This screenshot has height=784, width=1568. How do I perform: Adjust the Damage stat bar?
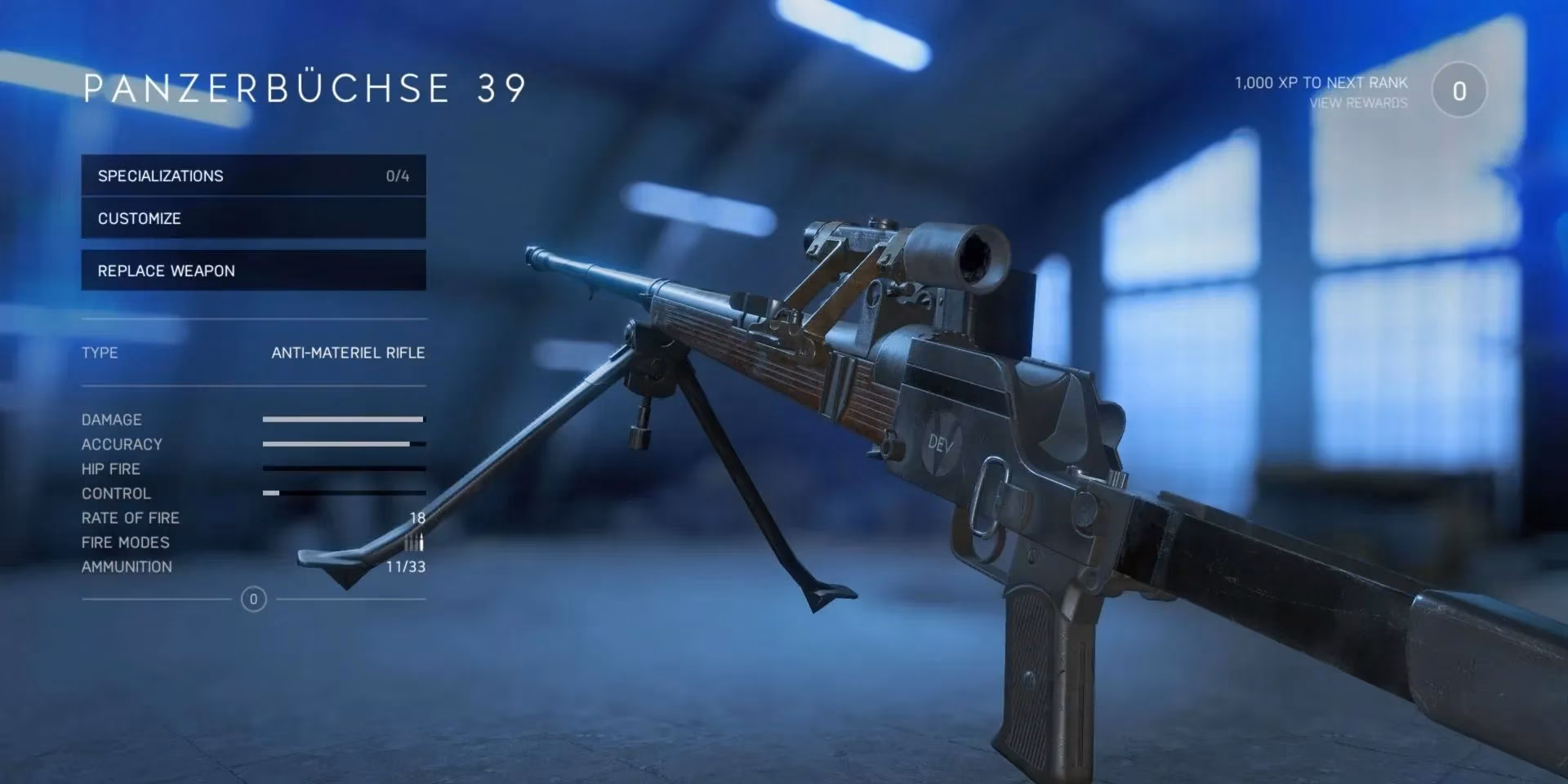point(343,419)
